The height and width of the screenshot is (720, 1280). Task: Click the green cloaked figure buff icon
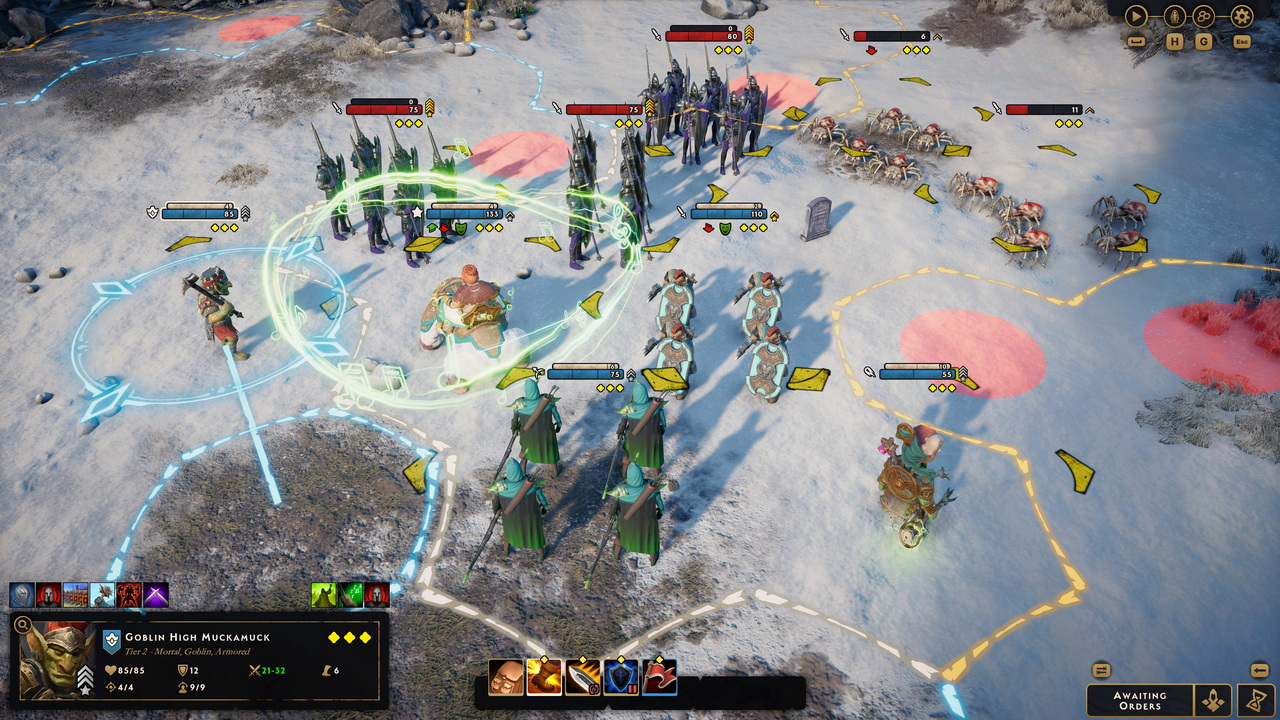(323, 591)
